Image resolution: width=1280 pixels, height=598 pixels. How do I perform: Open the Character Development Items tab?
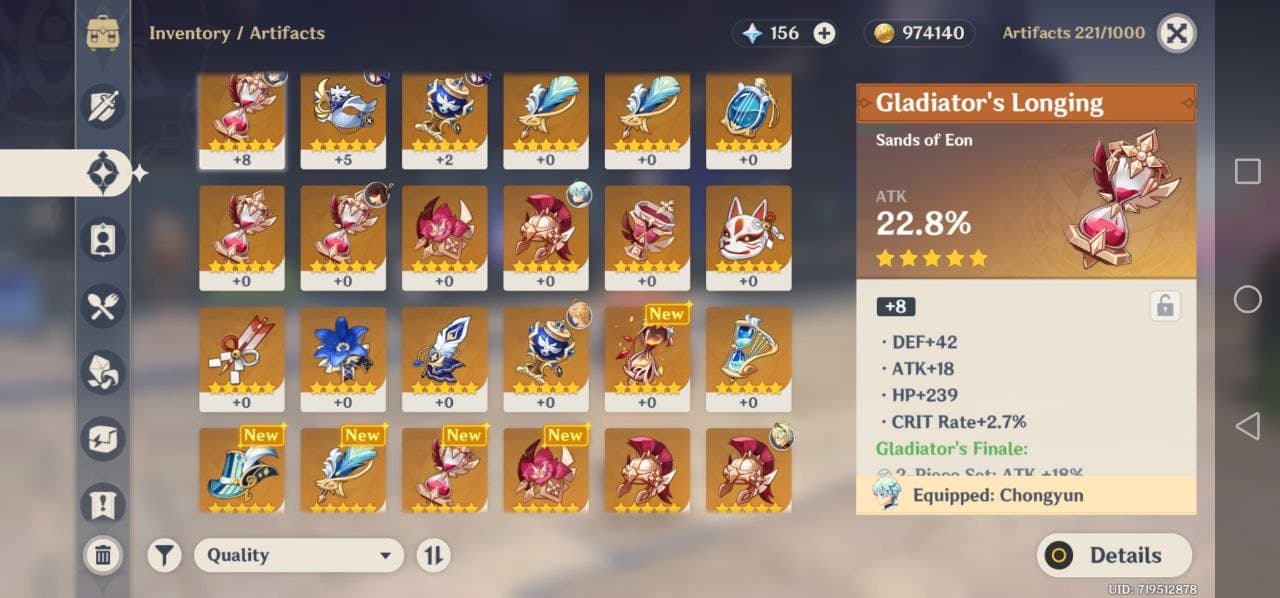[102, 239]
